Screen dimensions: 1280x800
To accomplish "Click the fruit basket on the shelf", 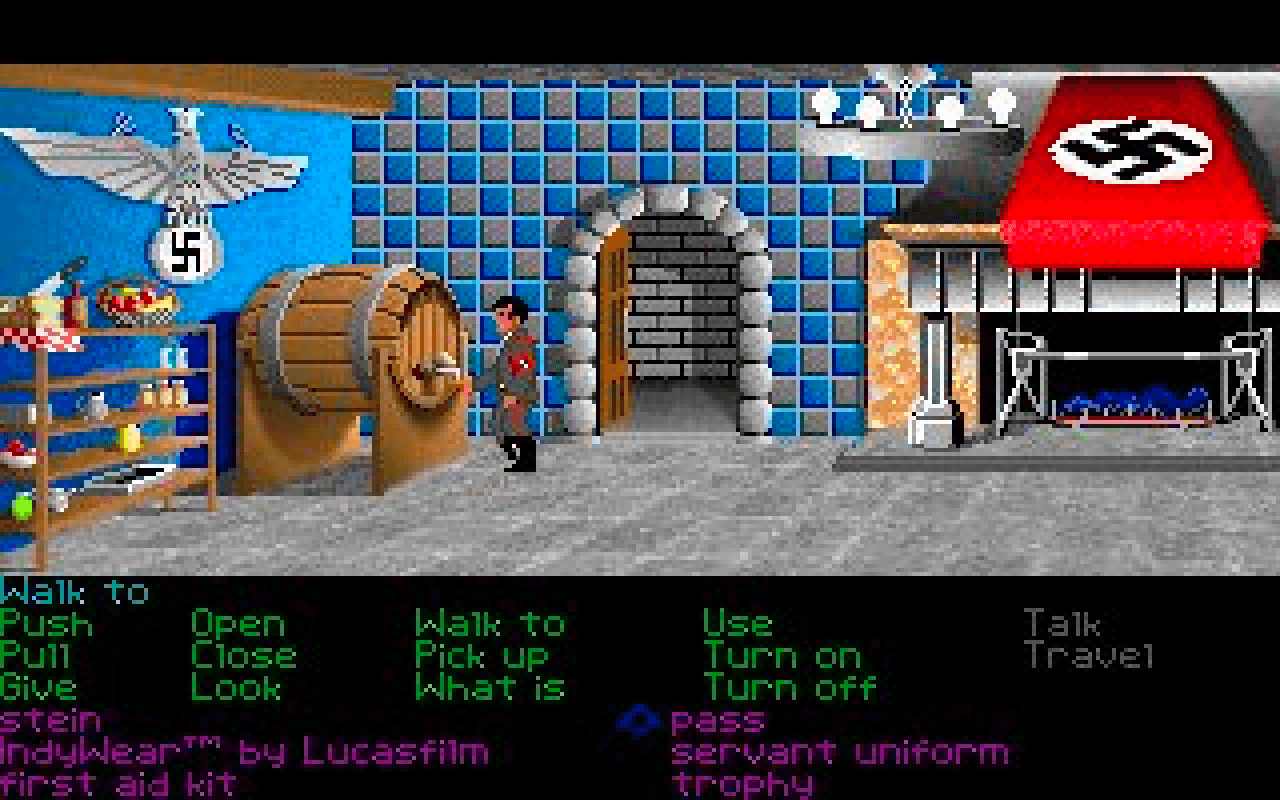I will click(130, 300).
